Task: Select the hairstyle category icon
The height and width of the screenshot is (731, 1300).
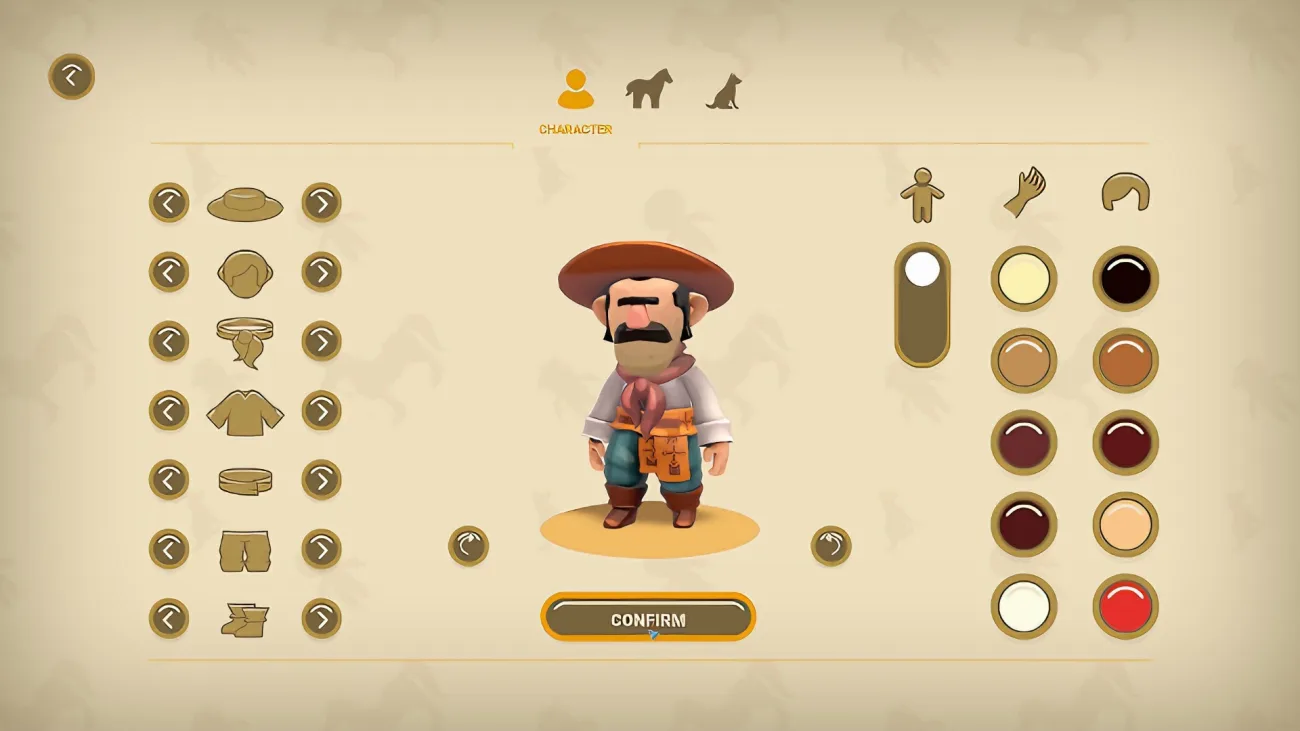Action: [x=244, y=271]
